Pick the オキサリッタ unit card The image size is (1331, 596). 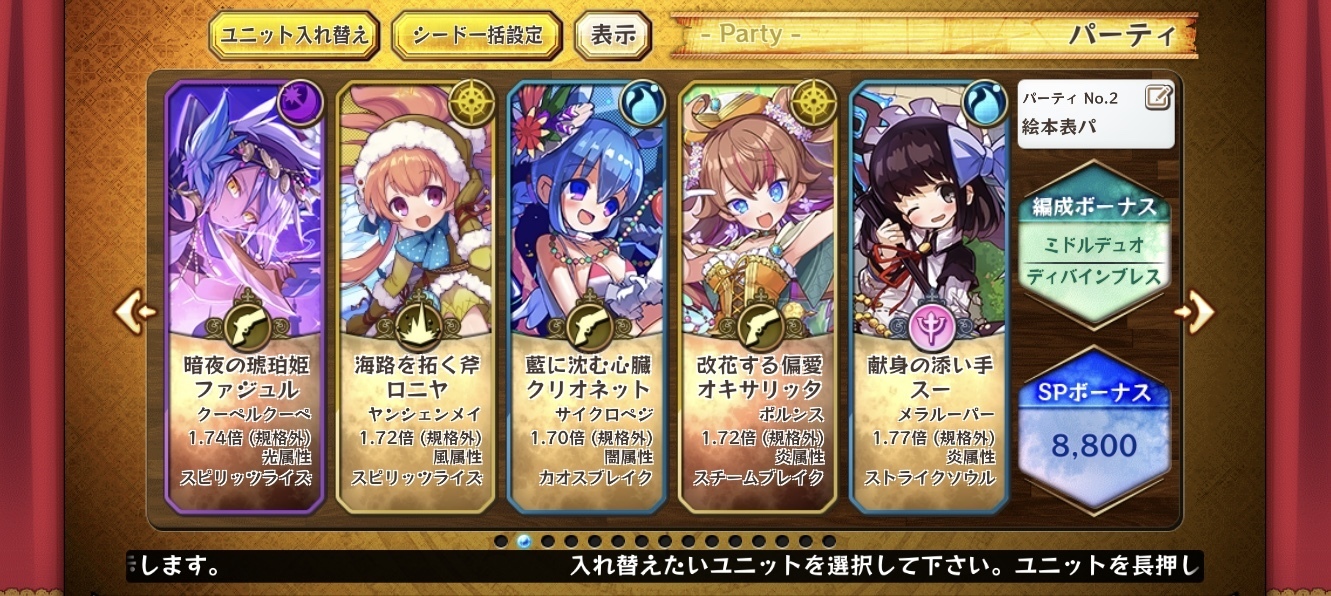760,296
